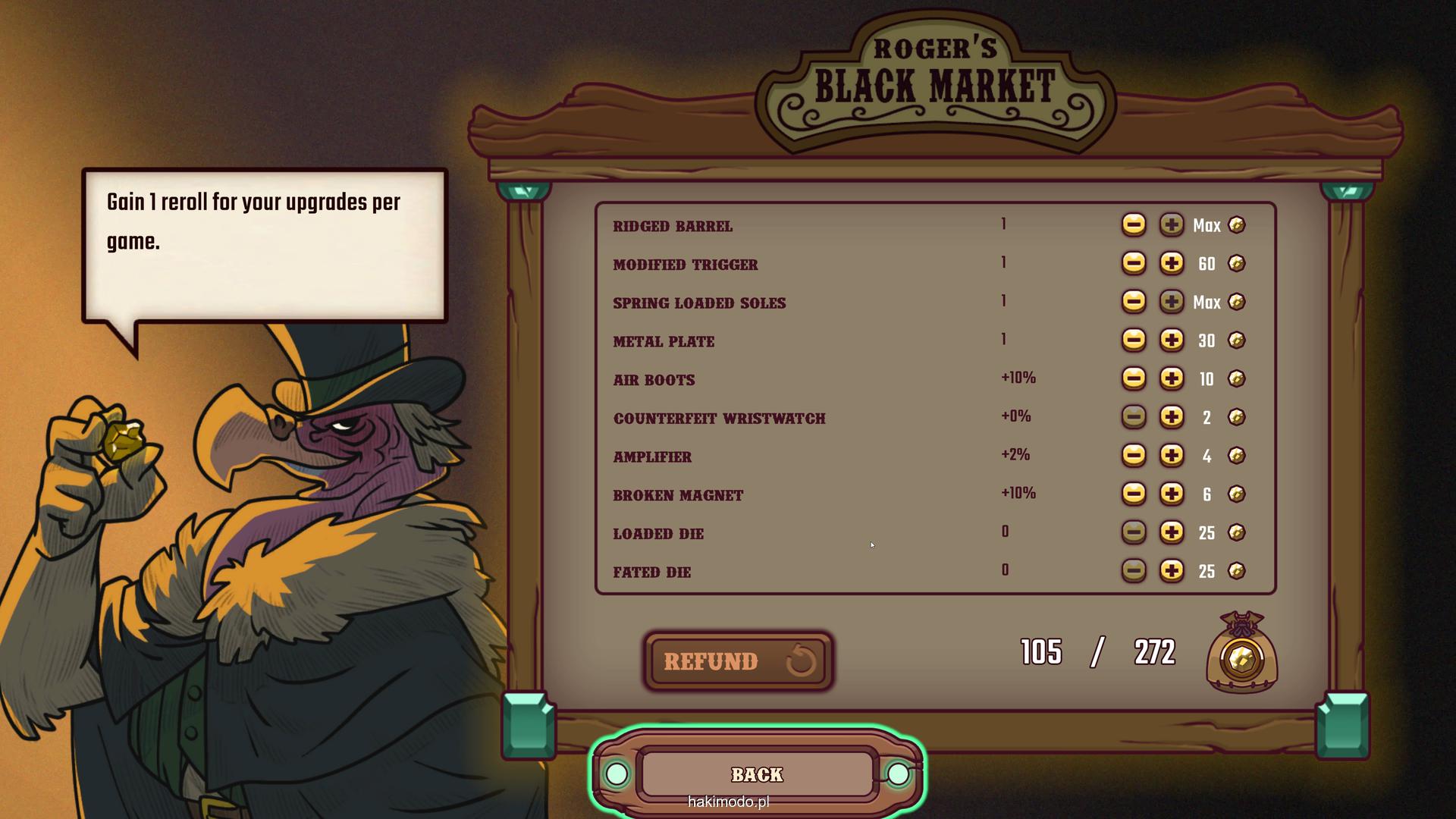Buy another Metal Plate upgrade

tap(1171, 340)
